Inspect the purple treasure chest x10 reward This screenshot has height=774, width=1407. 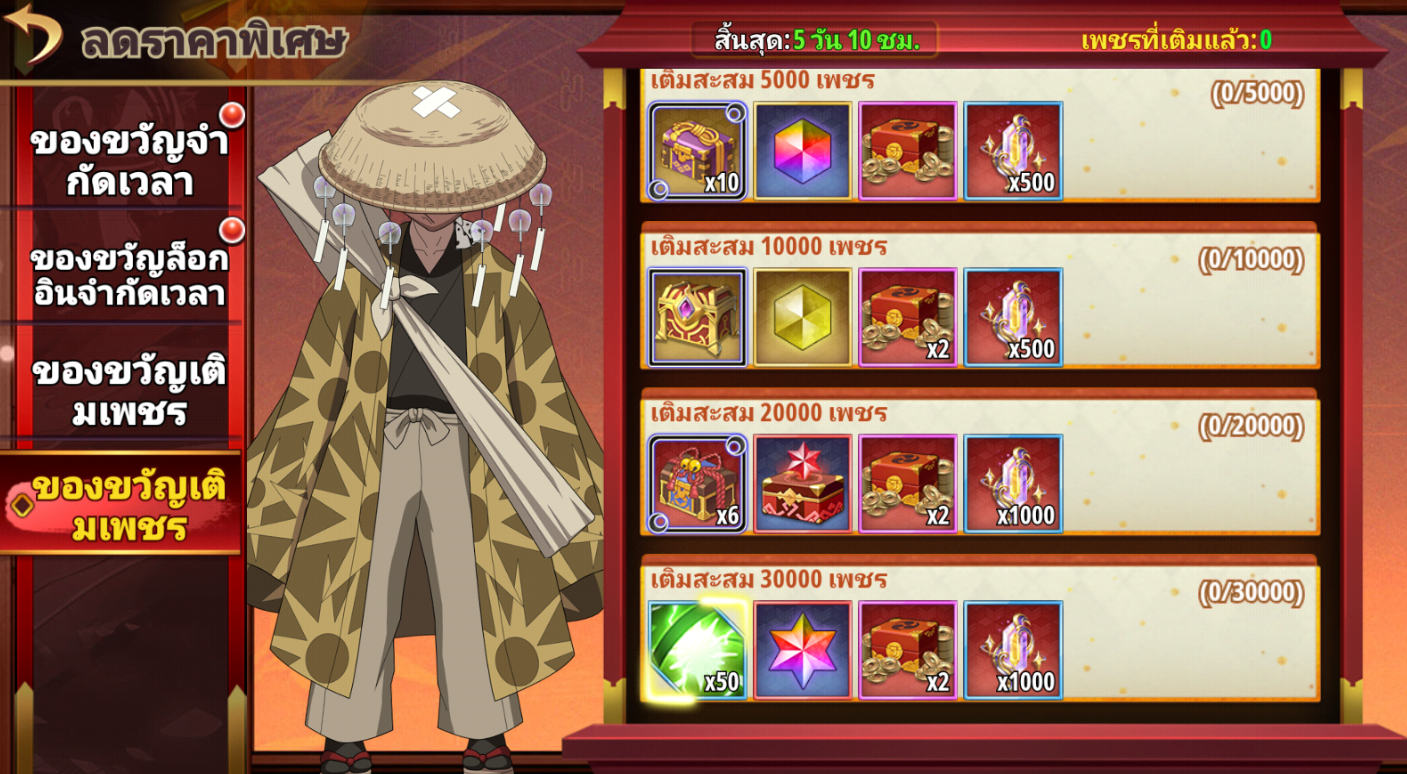(698, 151)
